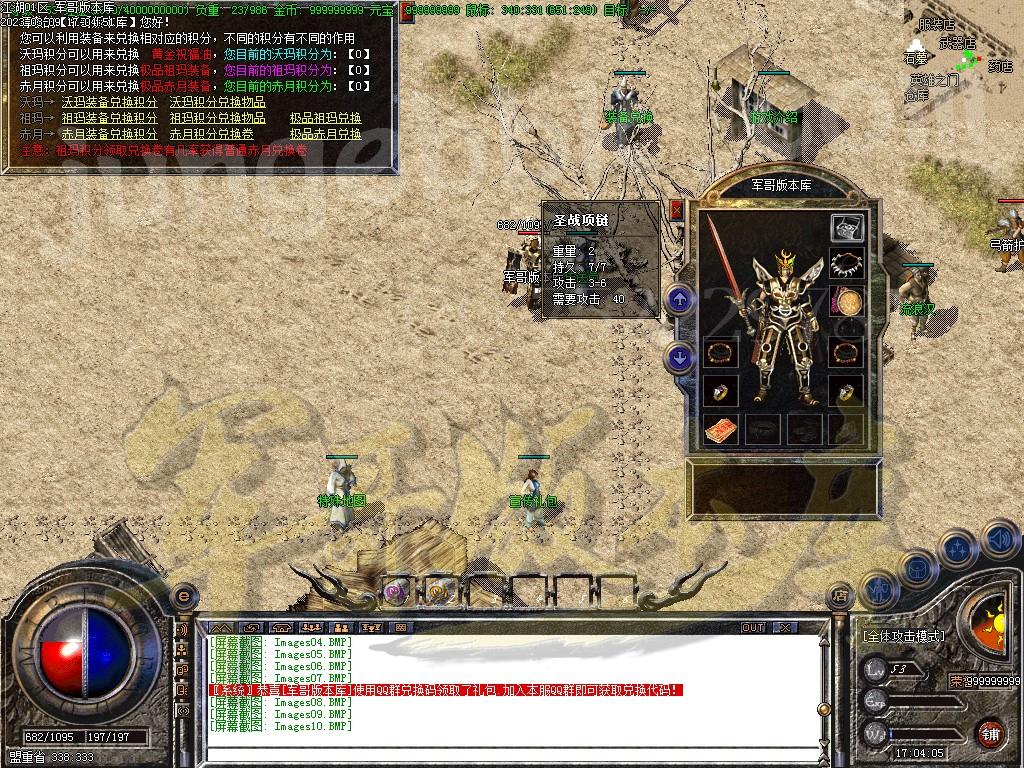Click the OUT button on chat bar
The height and width of the screenshot is (768, 1024).
752,628
